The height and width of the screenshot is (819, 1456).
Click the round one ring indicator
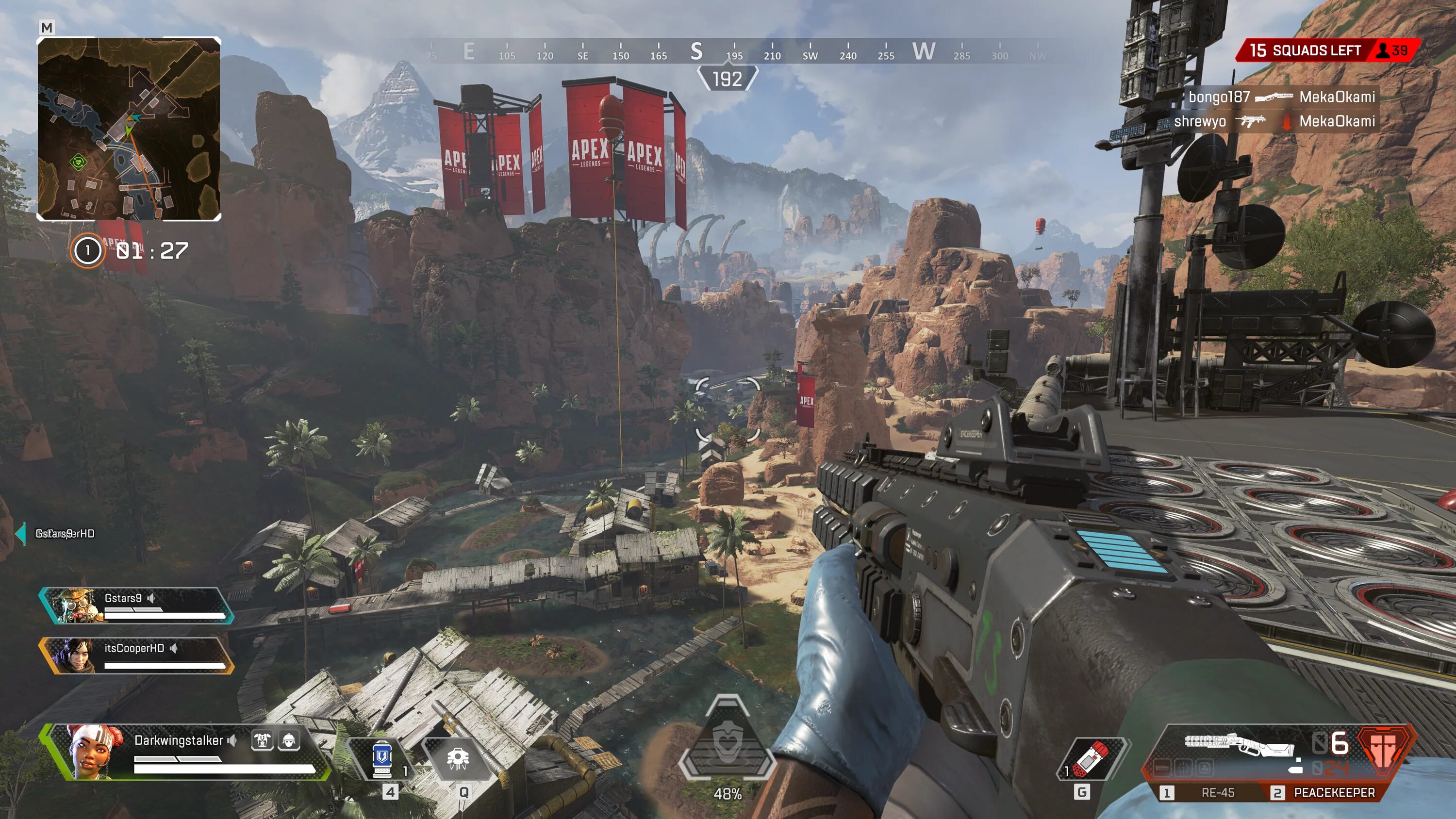pos(88,250)
